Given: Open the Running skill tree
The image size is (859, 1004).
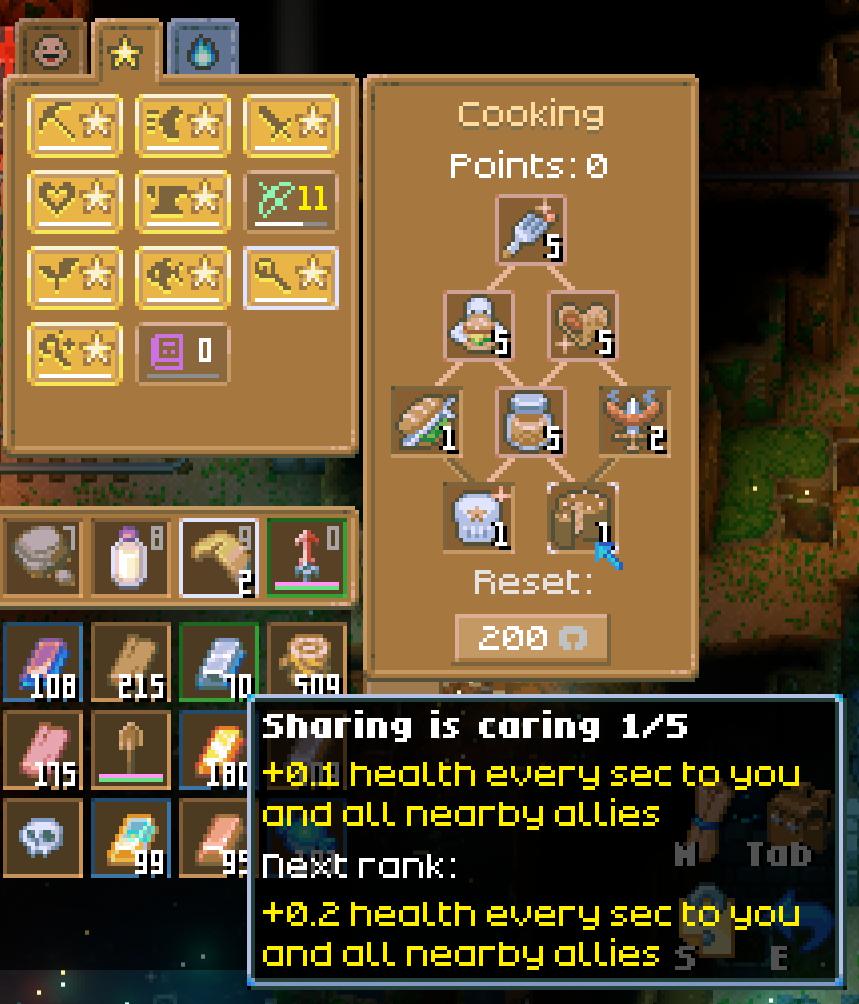Looking at the screenshot, I should click(182, 125).
